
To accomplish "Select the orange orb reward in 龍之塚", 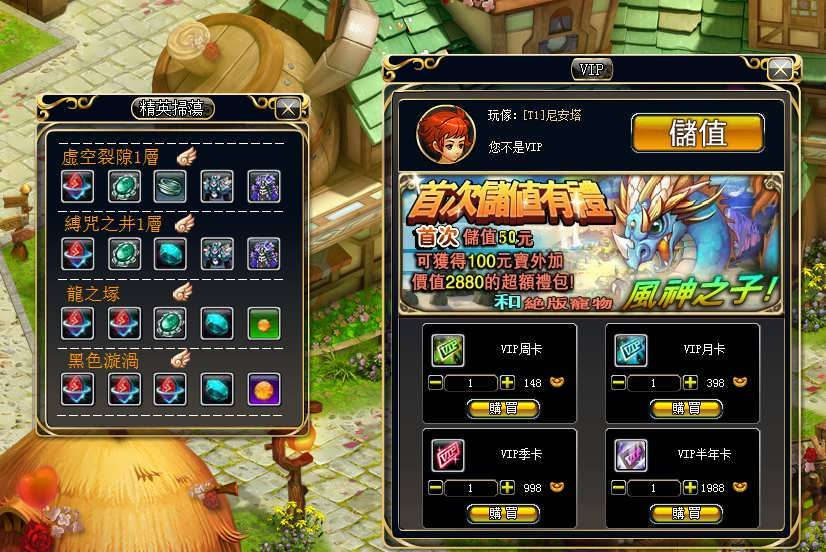I will pos(264,322).
